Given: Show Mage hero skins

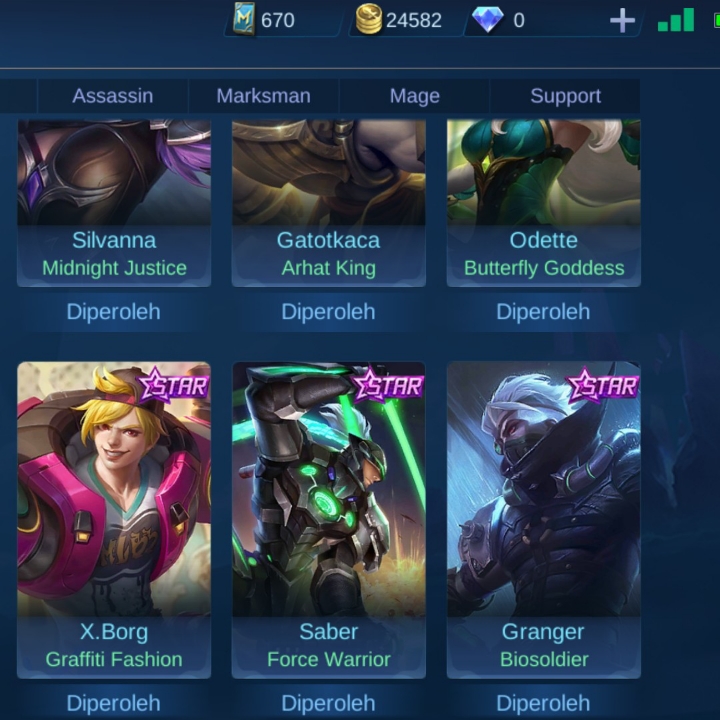Looking at the screenshot, I should pos(414,96).
